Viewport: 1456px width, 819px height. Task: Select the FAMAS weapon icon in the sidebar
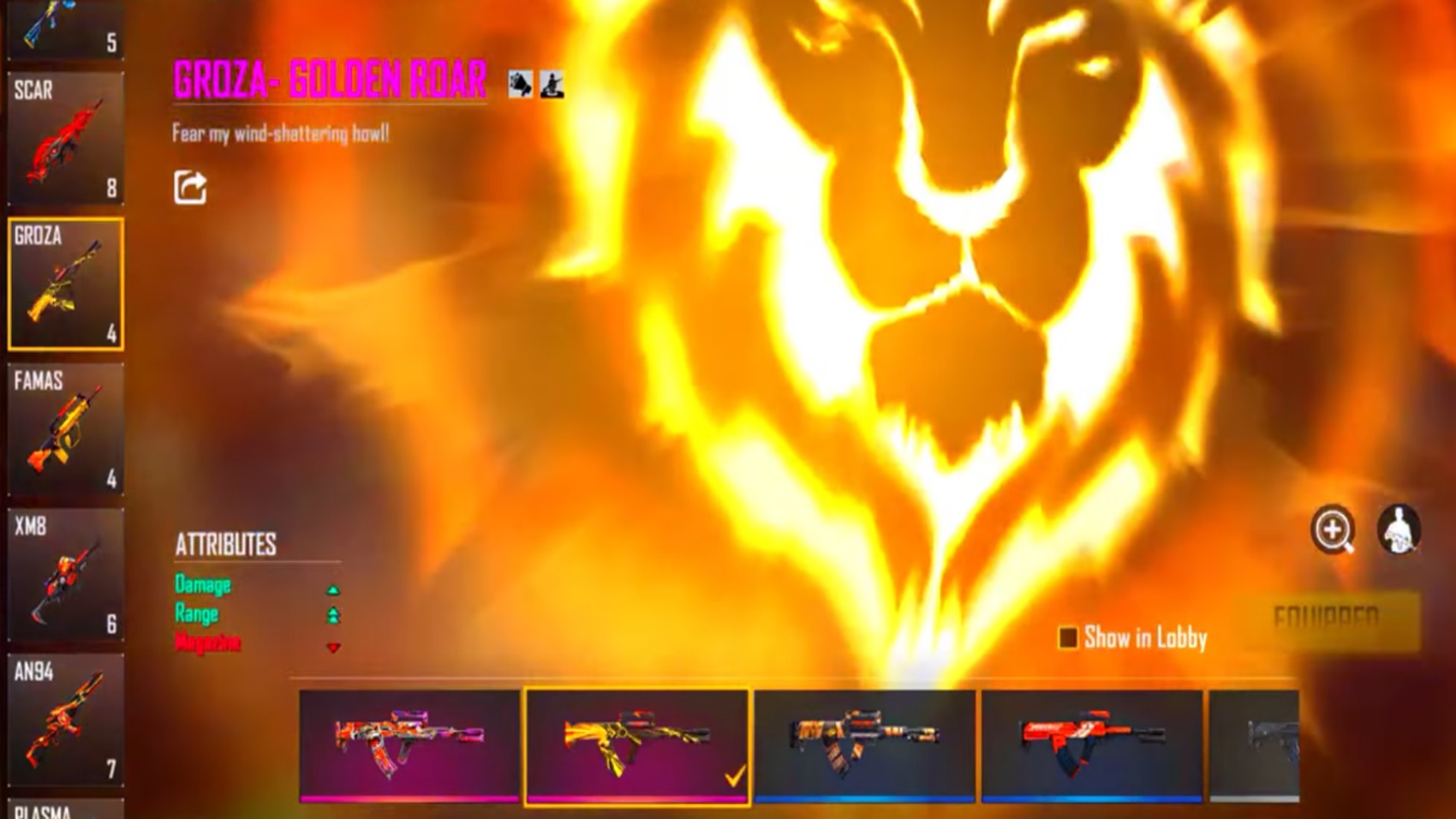point(64,428)
